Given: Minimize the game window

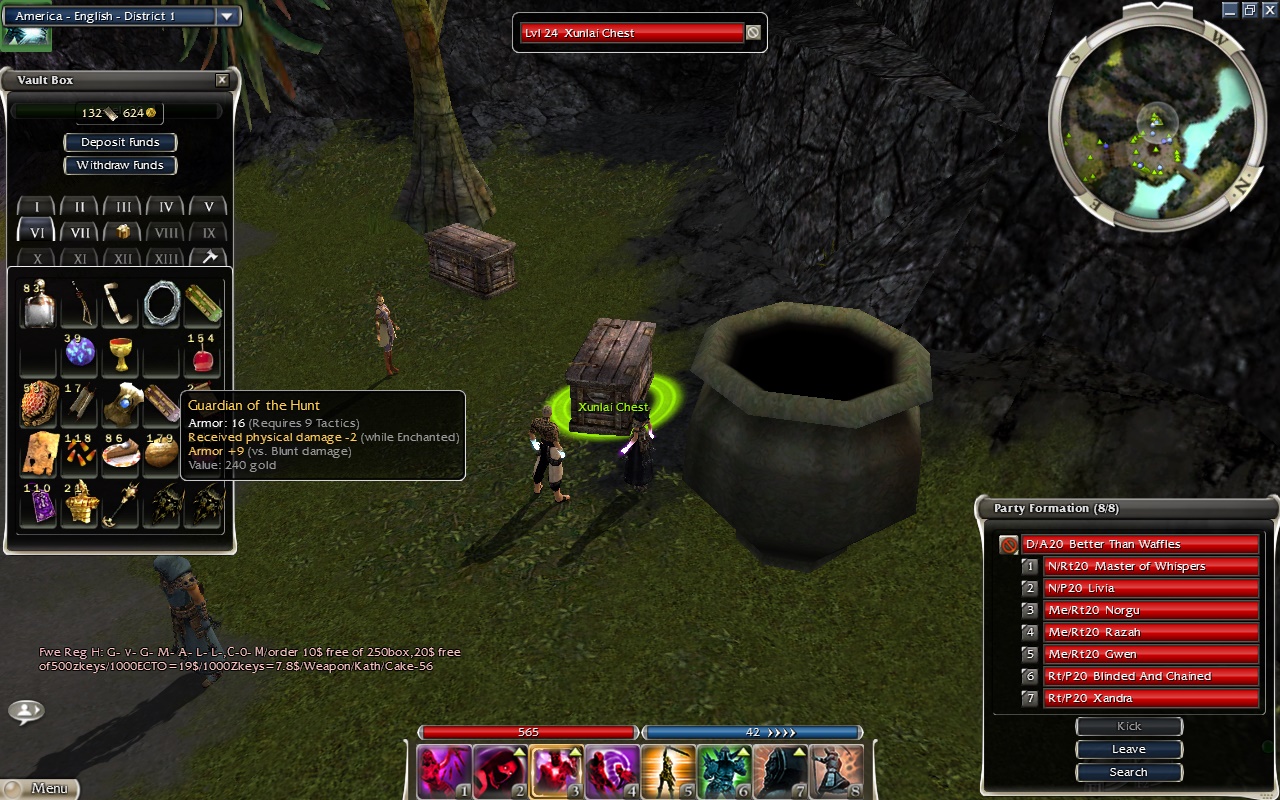Looking at the screenshot, I should (x=1229, y=10).
